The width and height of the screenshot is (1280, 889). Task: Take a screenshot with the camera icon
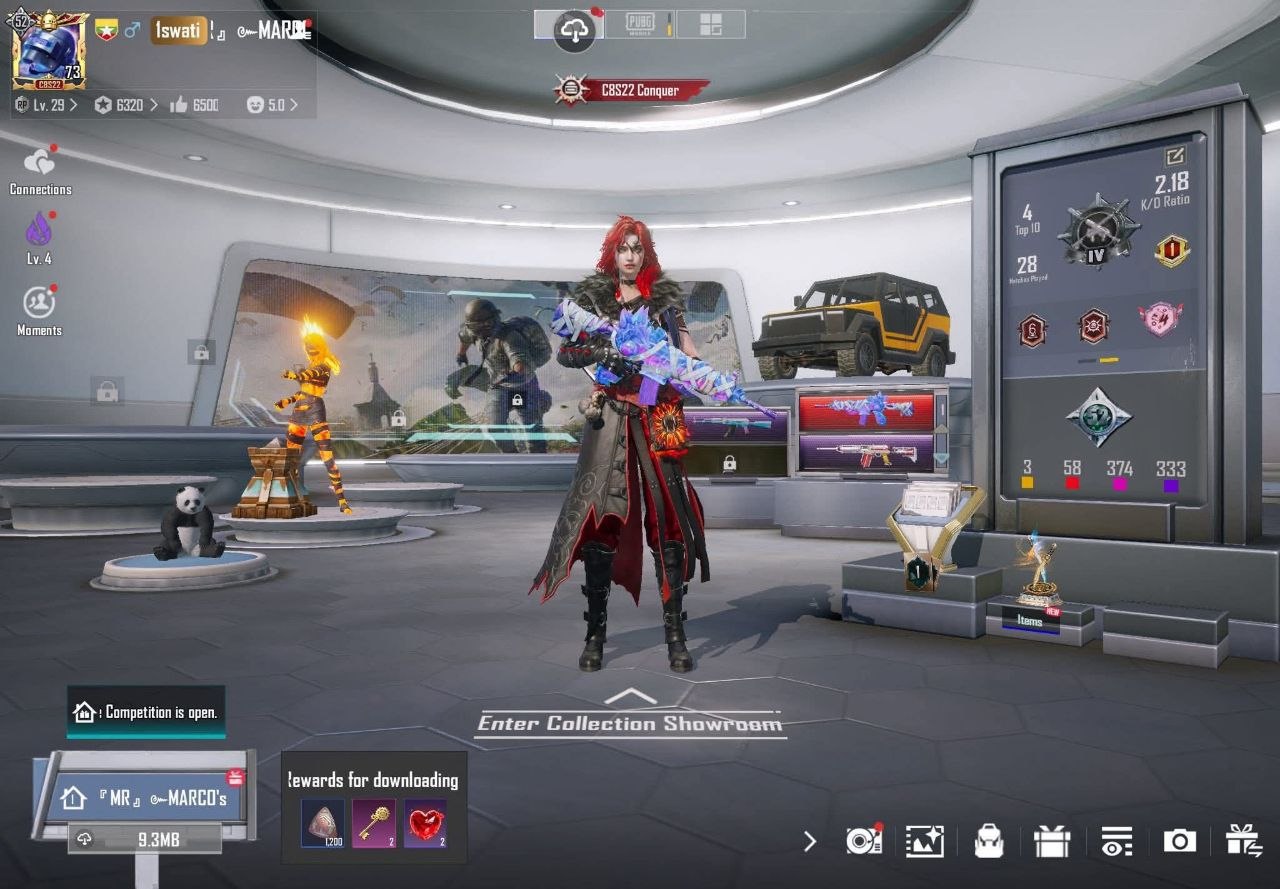[x=1179, y=841]
